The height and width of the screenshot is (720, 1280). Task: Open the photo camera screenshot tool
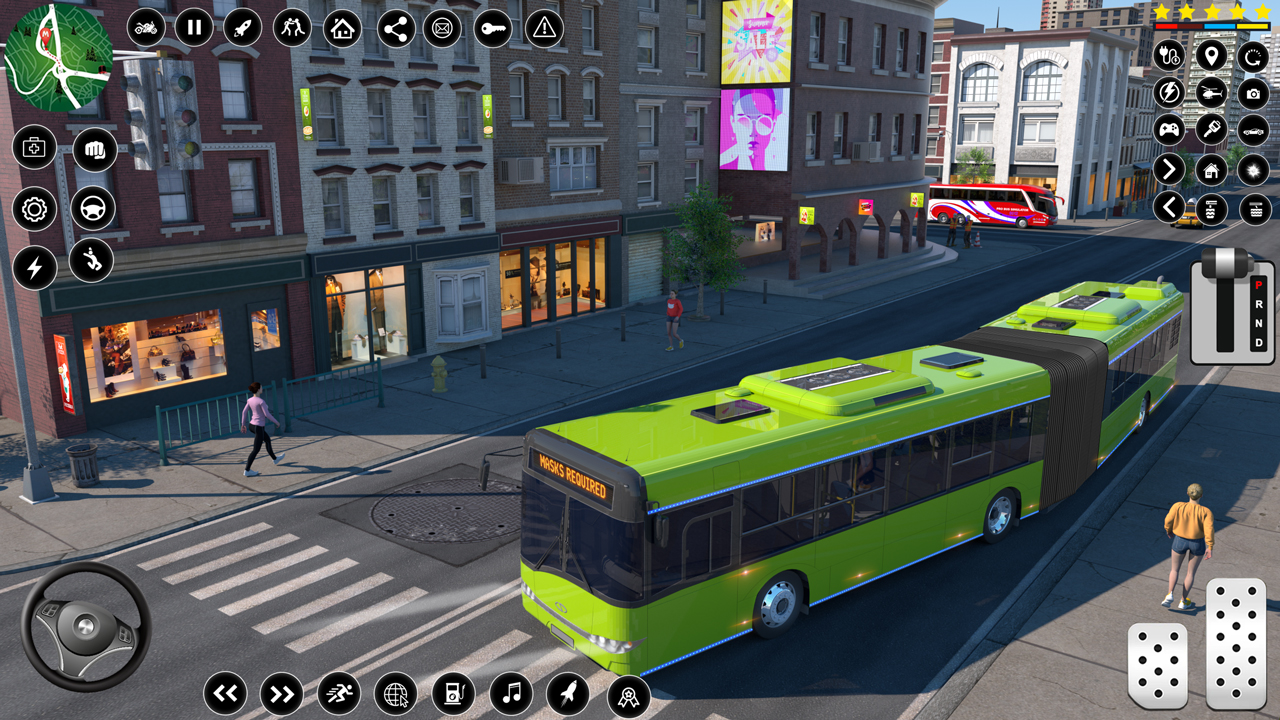pyautogui.click(x=1252, y=92)
